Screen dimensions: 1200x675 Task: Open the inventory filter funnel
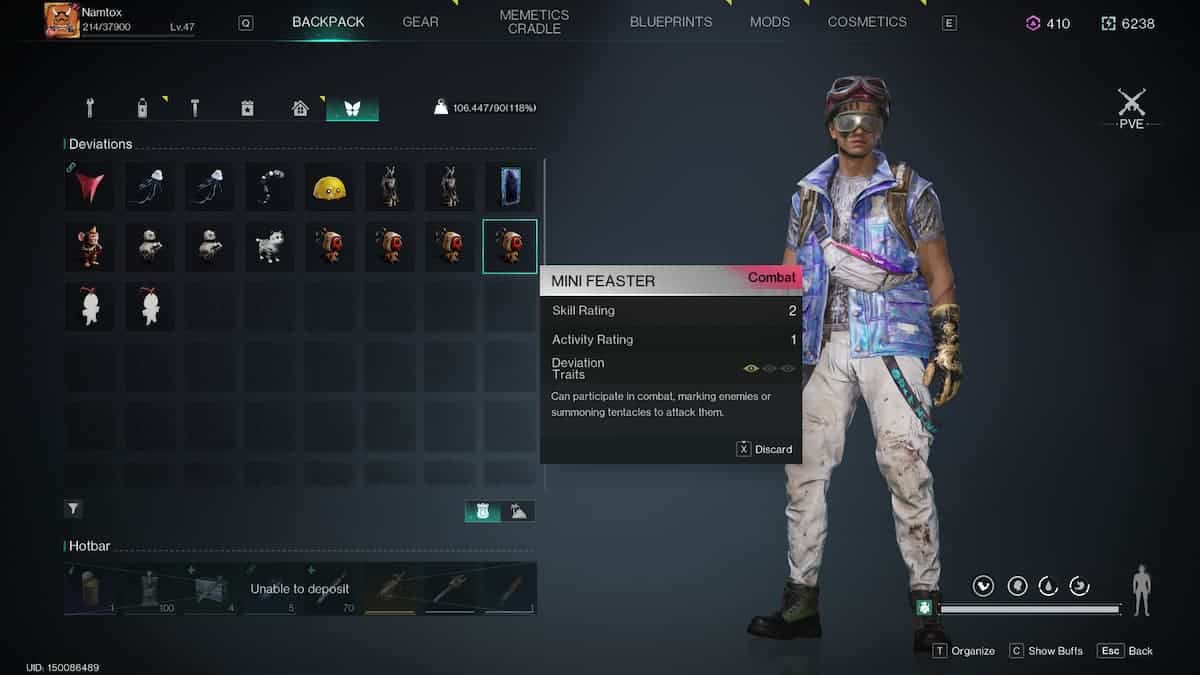tap(74, 509)
